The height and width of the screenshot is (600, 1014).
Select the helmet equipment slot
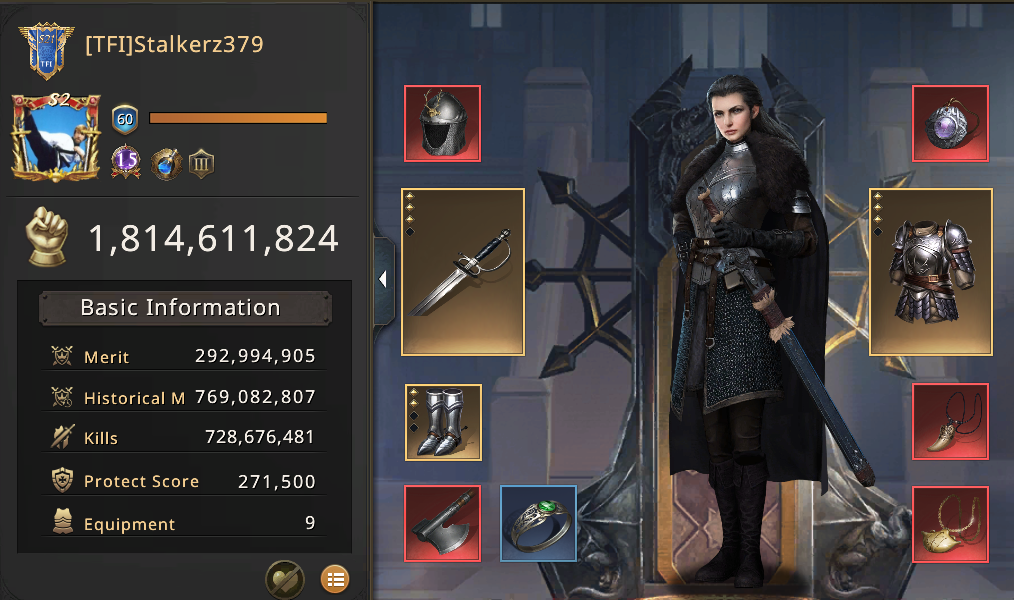[x=442, y=124]
